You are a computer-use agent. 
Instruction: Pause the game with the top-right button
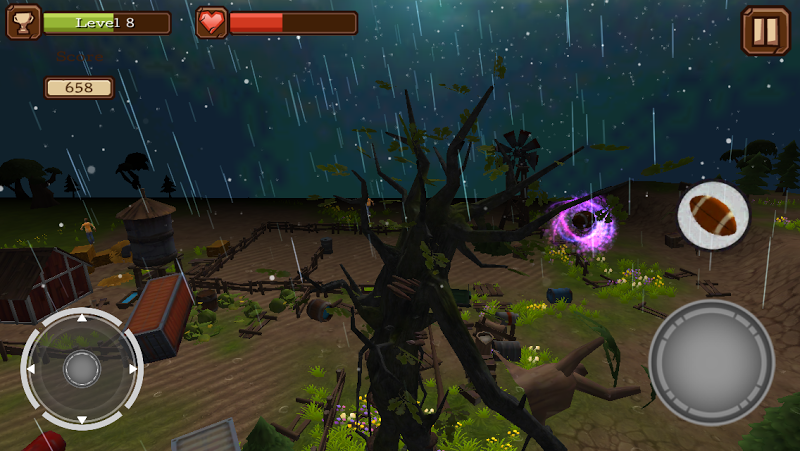[765, 31]
